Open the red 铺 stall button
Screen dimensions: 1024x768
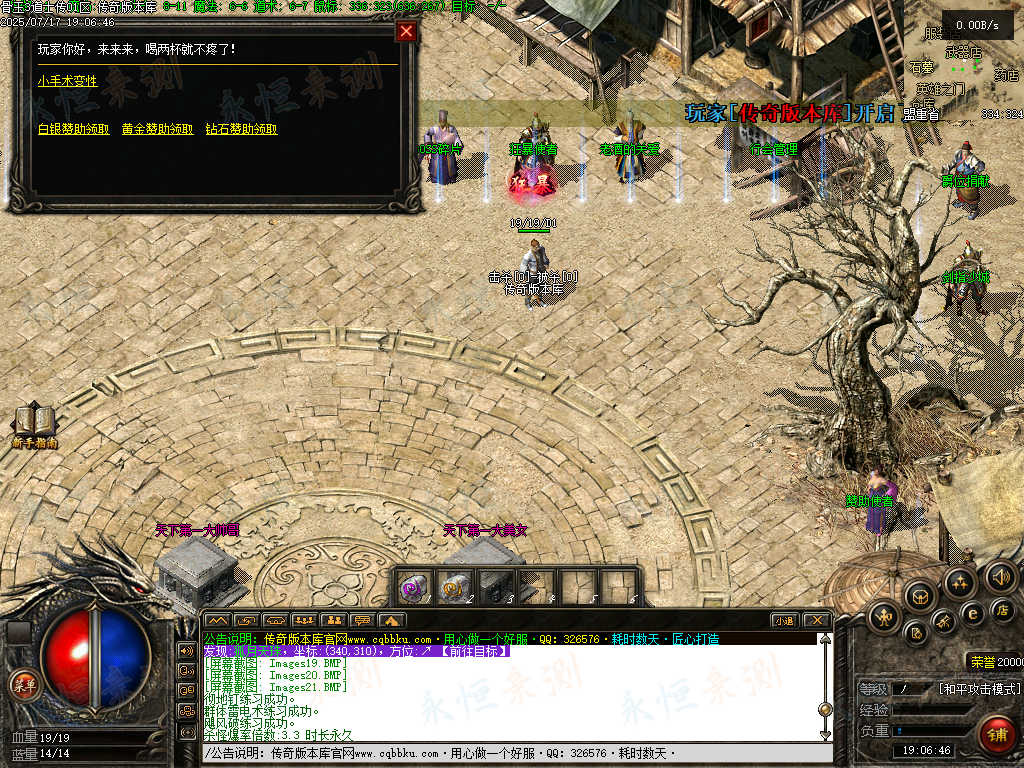996,734
